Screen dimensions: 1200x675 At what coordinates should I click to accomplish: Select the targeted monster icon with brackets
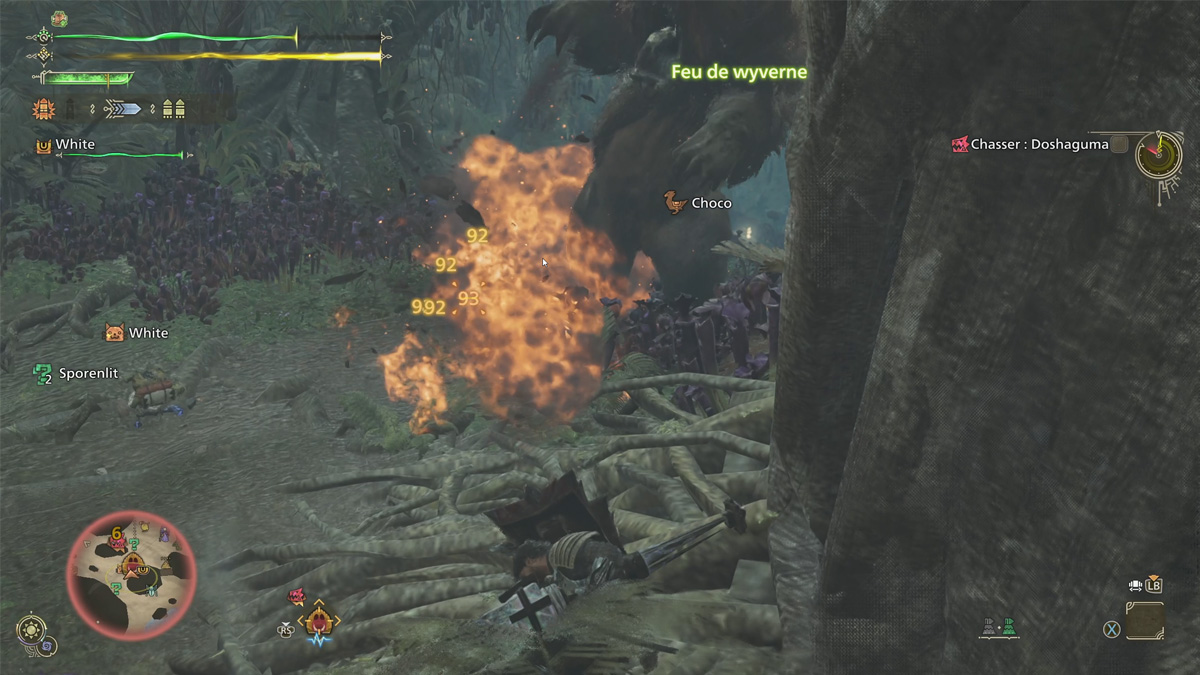click(319, 621)
